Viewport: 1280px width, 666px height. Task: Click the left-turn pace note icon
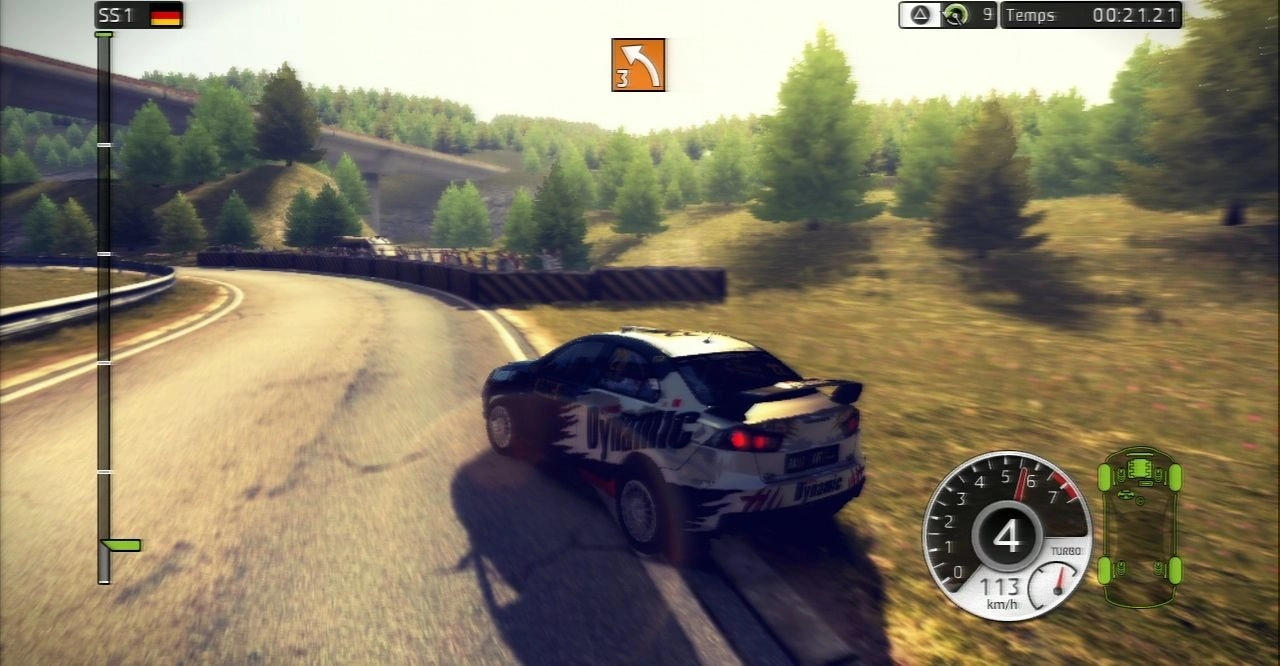(638, 65)
